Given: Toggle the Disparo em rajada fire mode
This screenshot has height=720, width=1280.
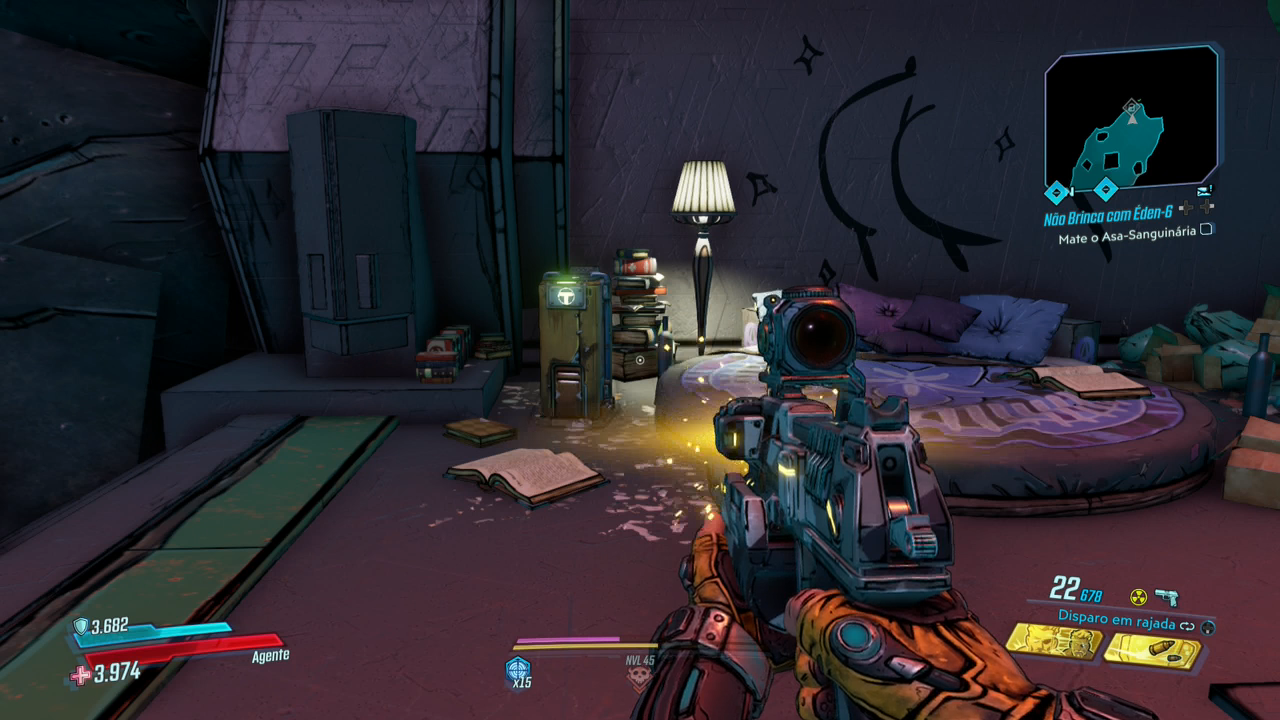Looking at the screenshot, I should point(1188,625).
